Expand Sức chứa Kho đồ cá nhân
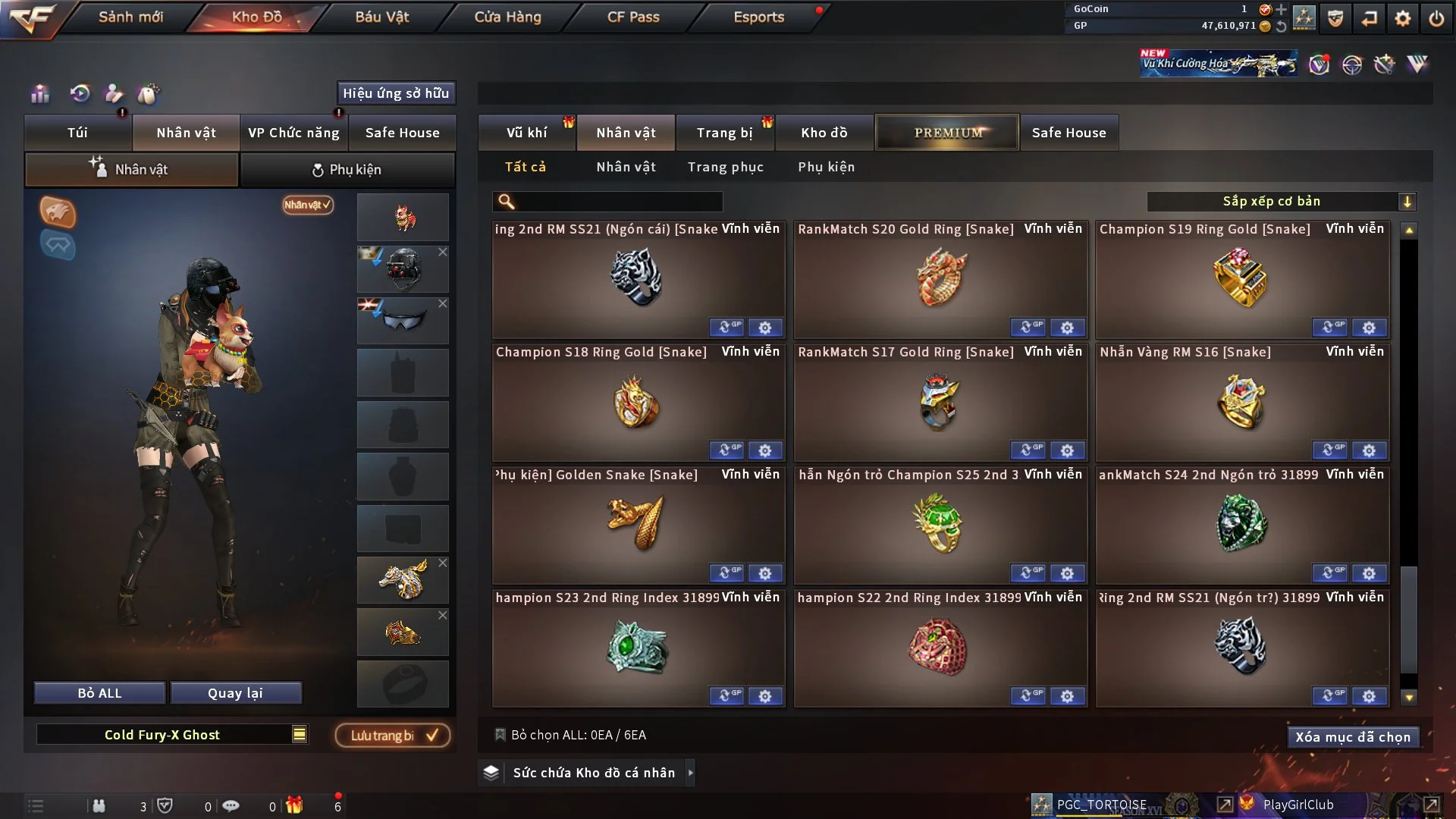Image resolution: width=1456 pixels, height=819 pixels. (690, 773)
